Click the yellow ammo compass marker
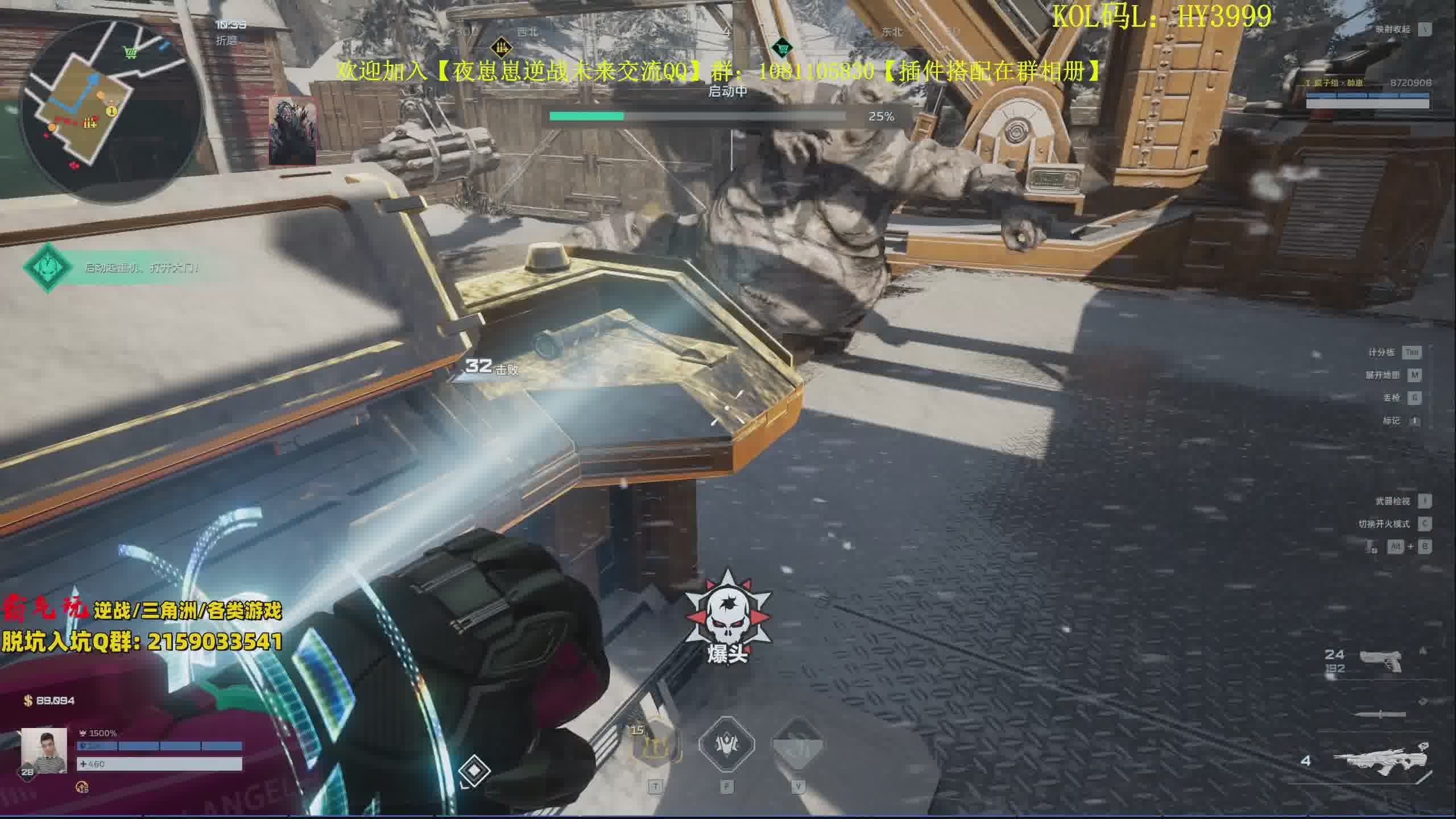Viewport: 1456px width, 819px height. click(500, 47)
